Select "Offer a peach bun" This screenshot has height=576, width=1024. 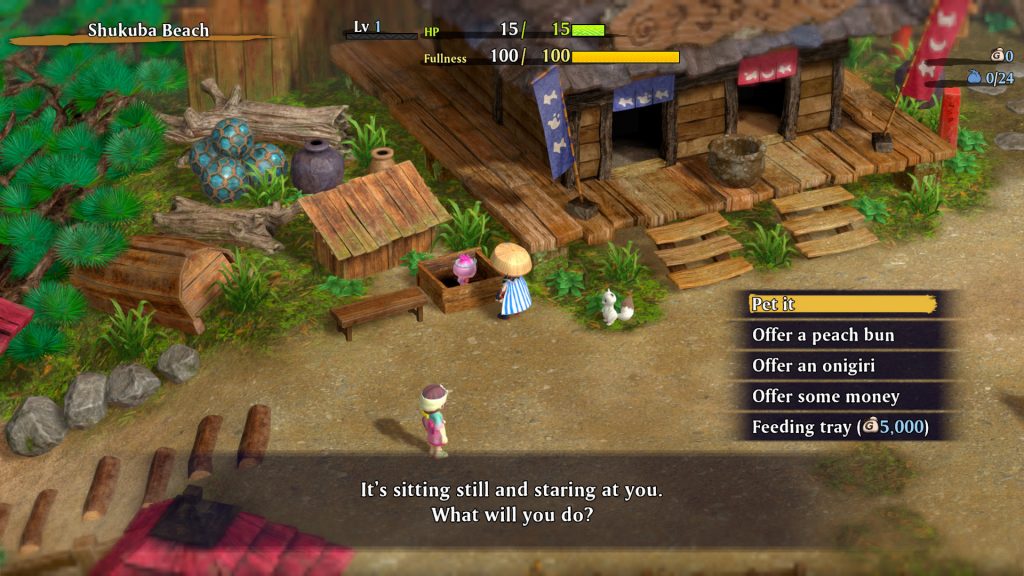(x=842, y=335)
